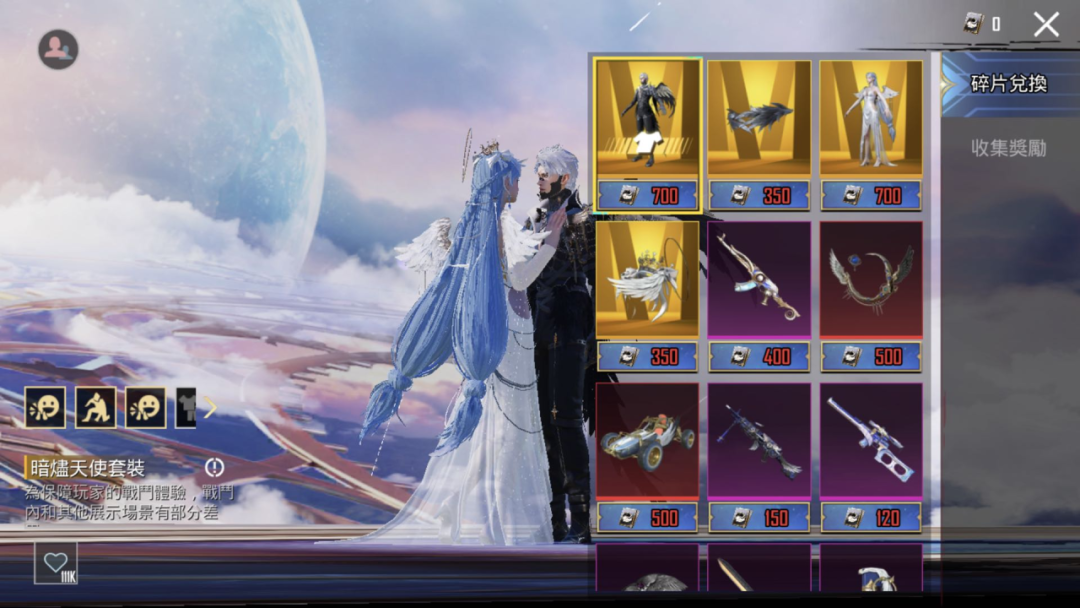1080x608 pixels.
Task: Switch to the 碎片兌換 tab
Action: (1008, 84)
